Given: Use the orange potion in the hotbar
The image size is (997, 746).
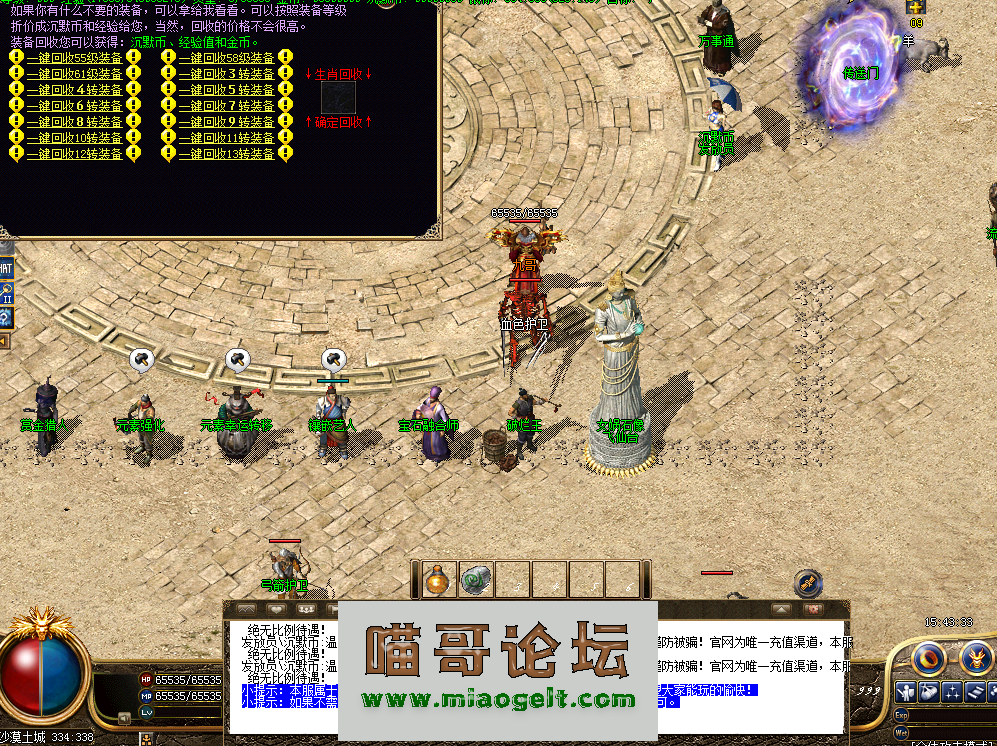Looking at the screenshot, I should [x=435, y=580].
